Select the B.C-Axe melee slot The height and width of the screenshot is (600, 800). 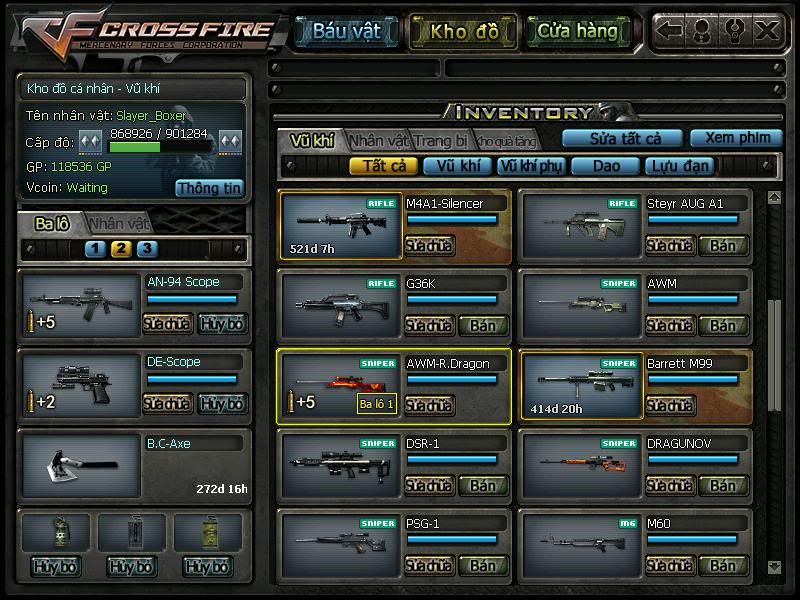click(82, 468)
